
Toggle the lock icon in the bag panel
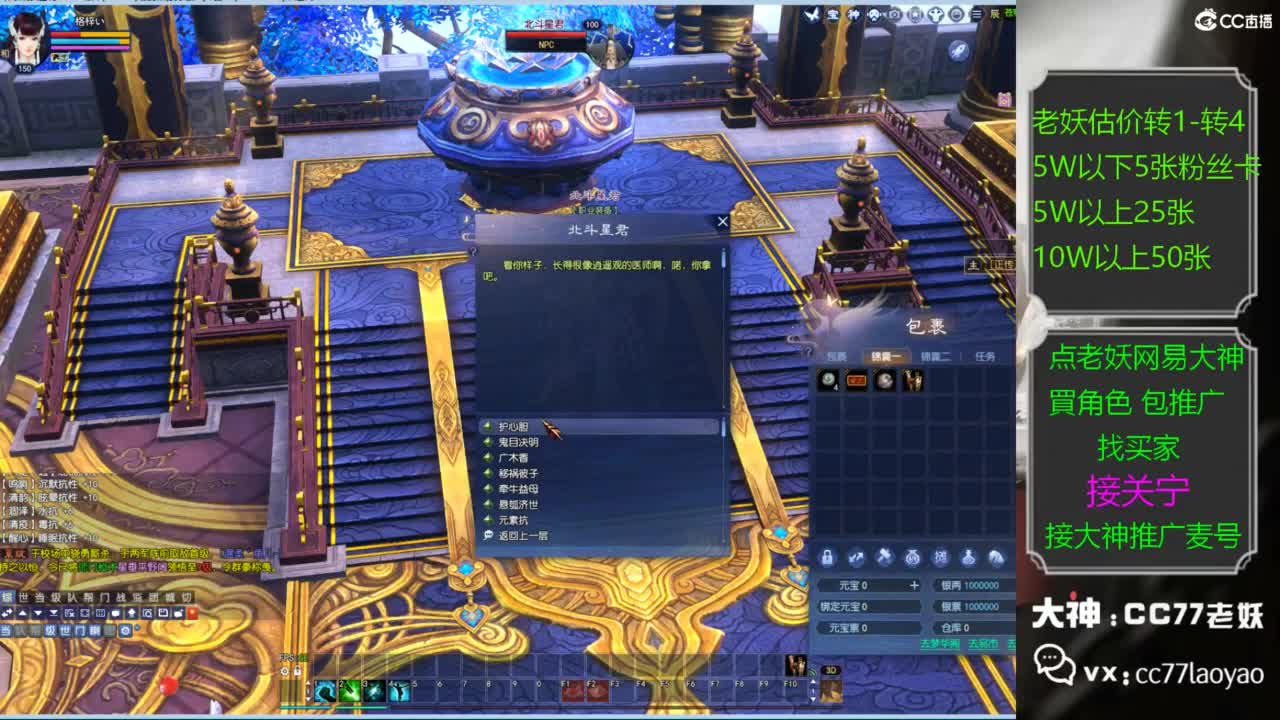[828, 560]
